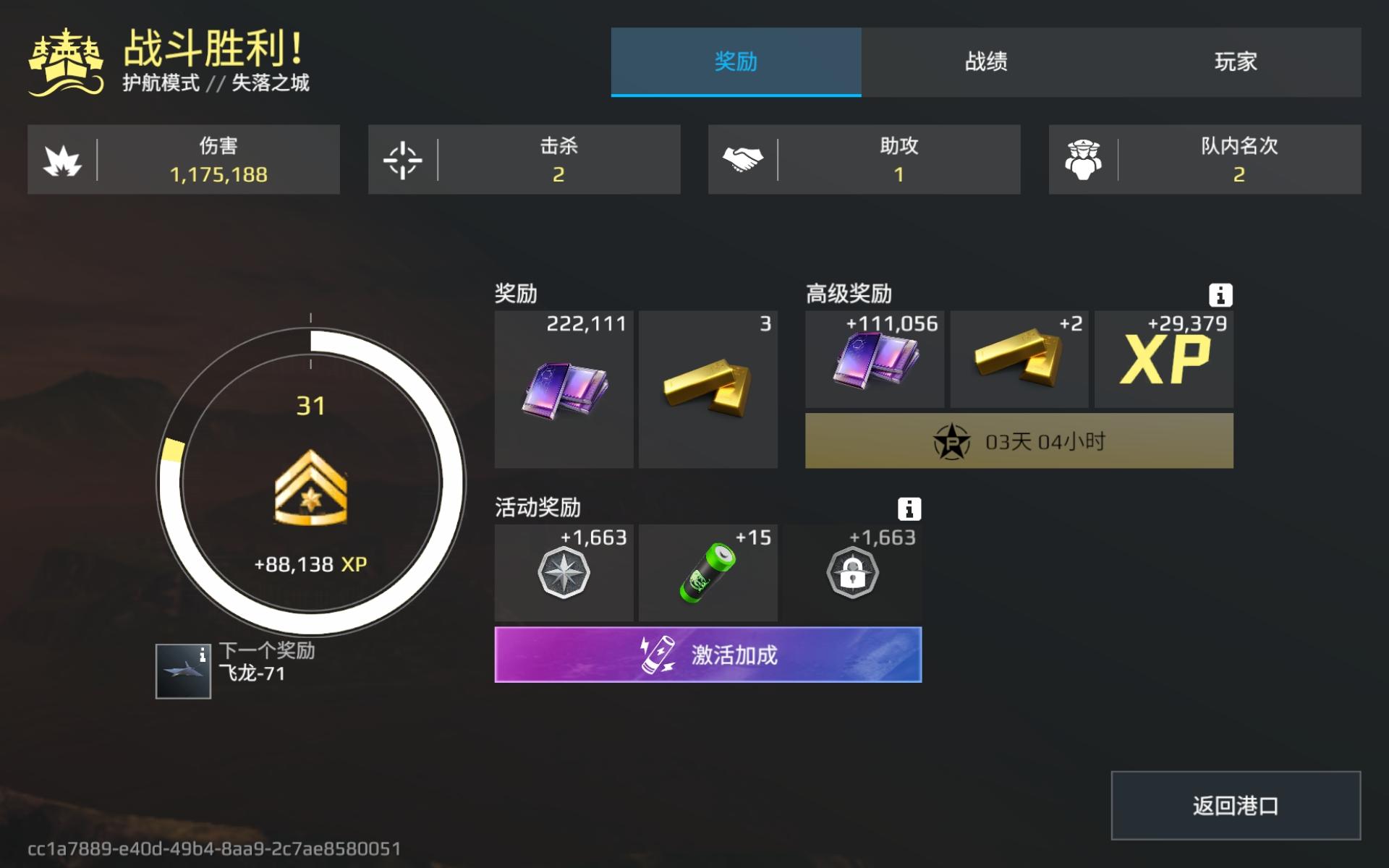
Task: Click 返回港口 to return to port
Action: pyautogui.click(x=1235, y=805)
